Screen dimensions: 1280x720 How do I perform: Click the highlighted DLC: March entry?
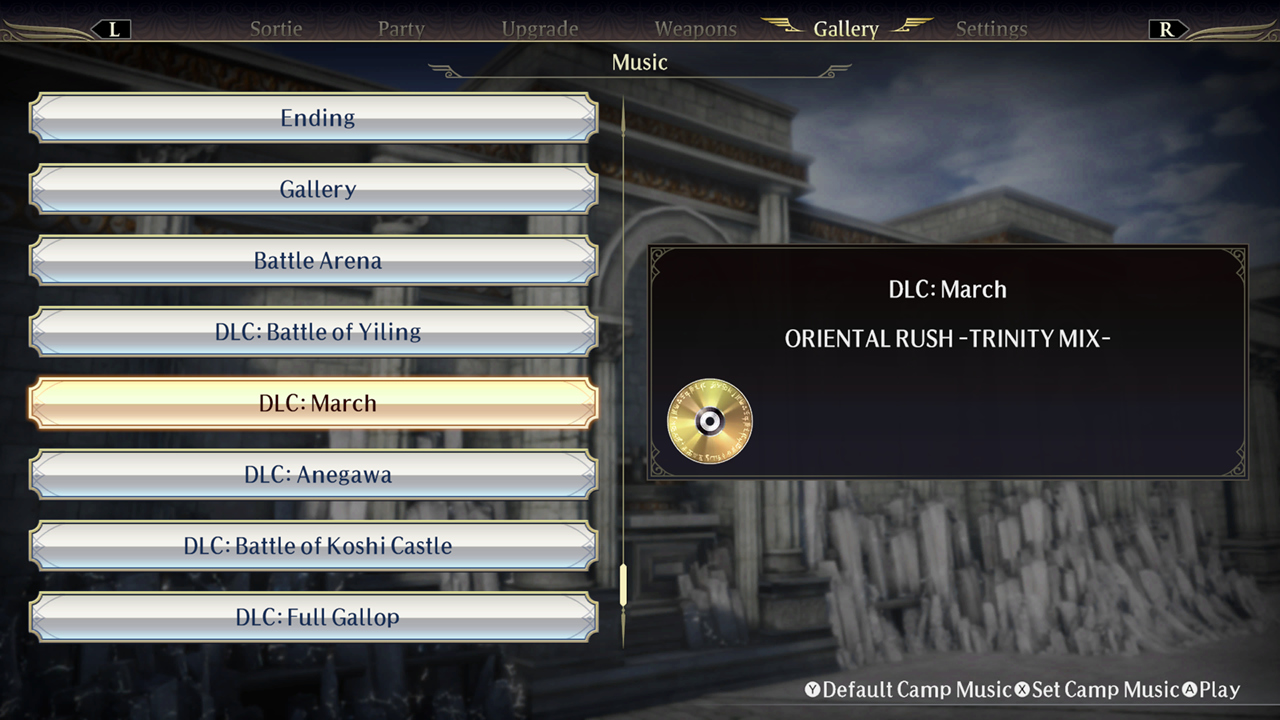(x=316, y=403)
